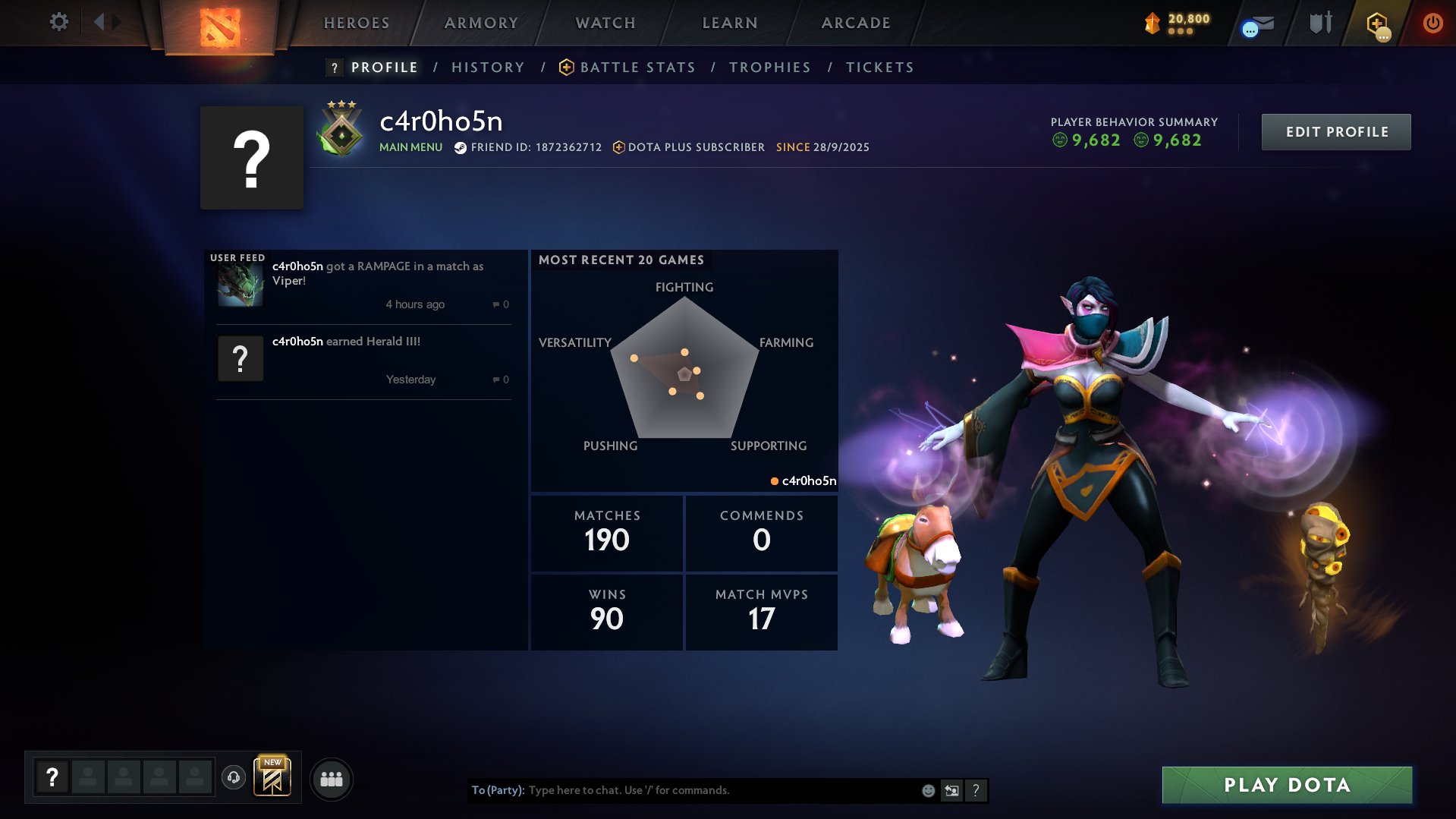Select the Learn menu entry
Viewport: 1456px width, 819px height.
click(730, 23)
